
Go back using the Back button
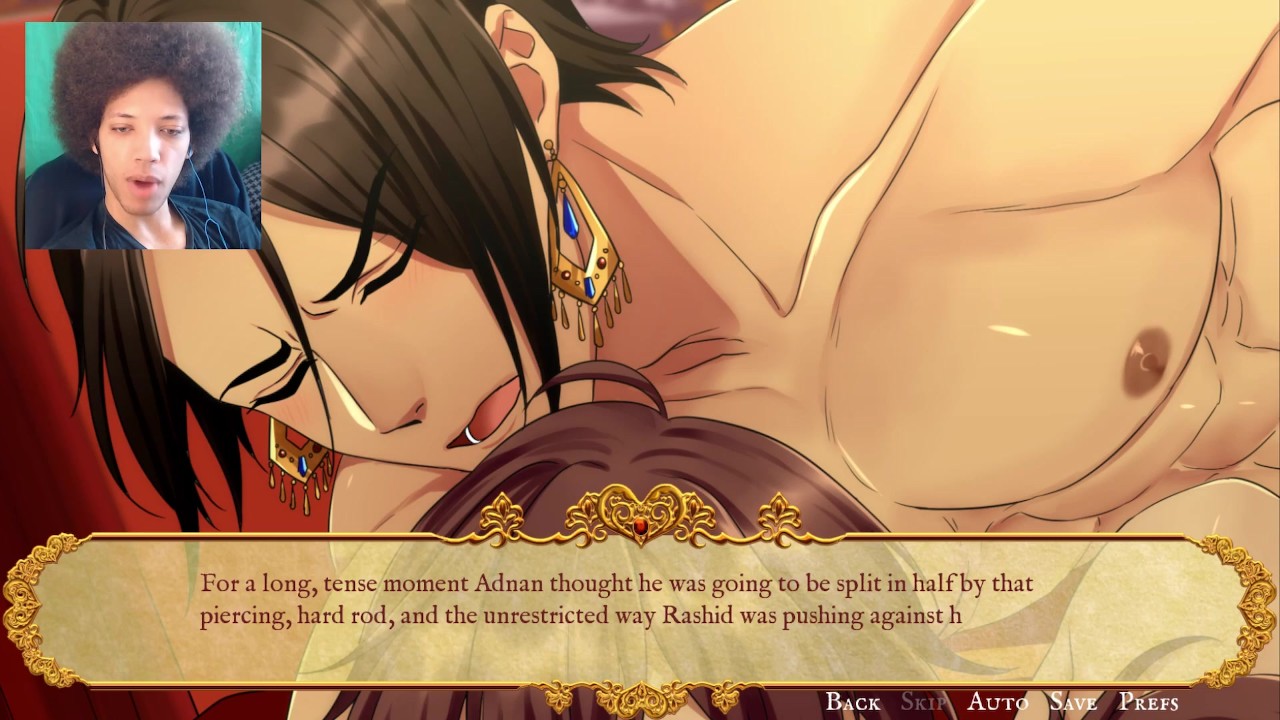852,702
